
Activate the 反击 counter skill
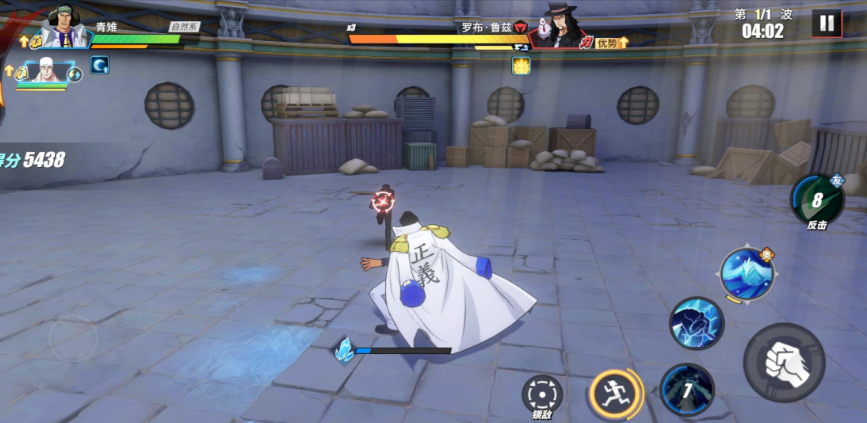pos(816,198)
